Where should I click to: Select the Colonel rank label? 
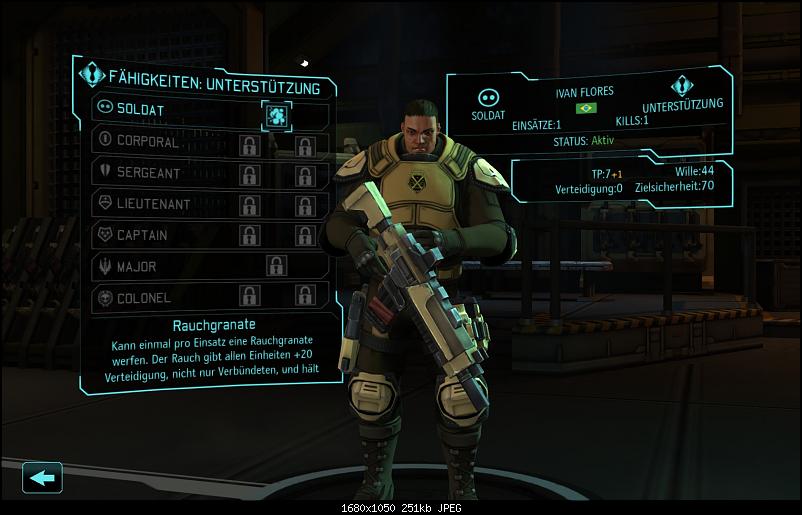click(x=144, y=298)
